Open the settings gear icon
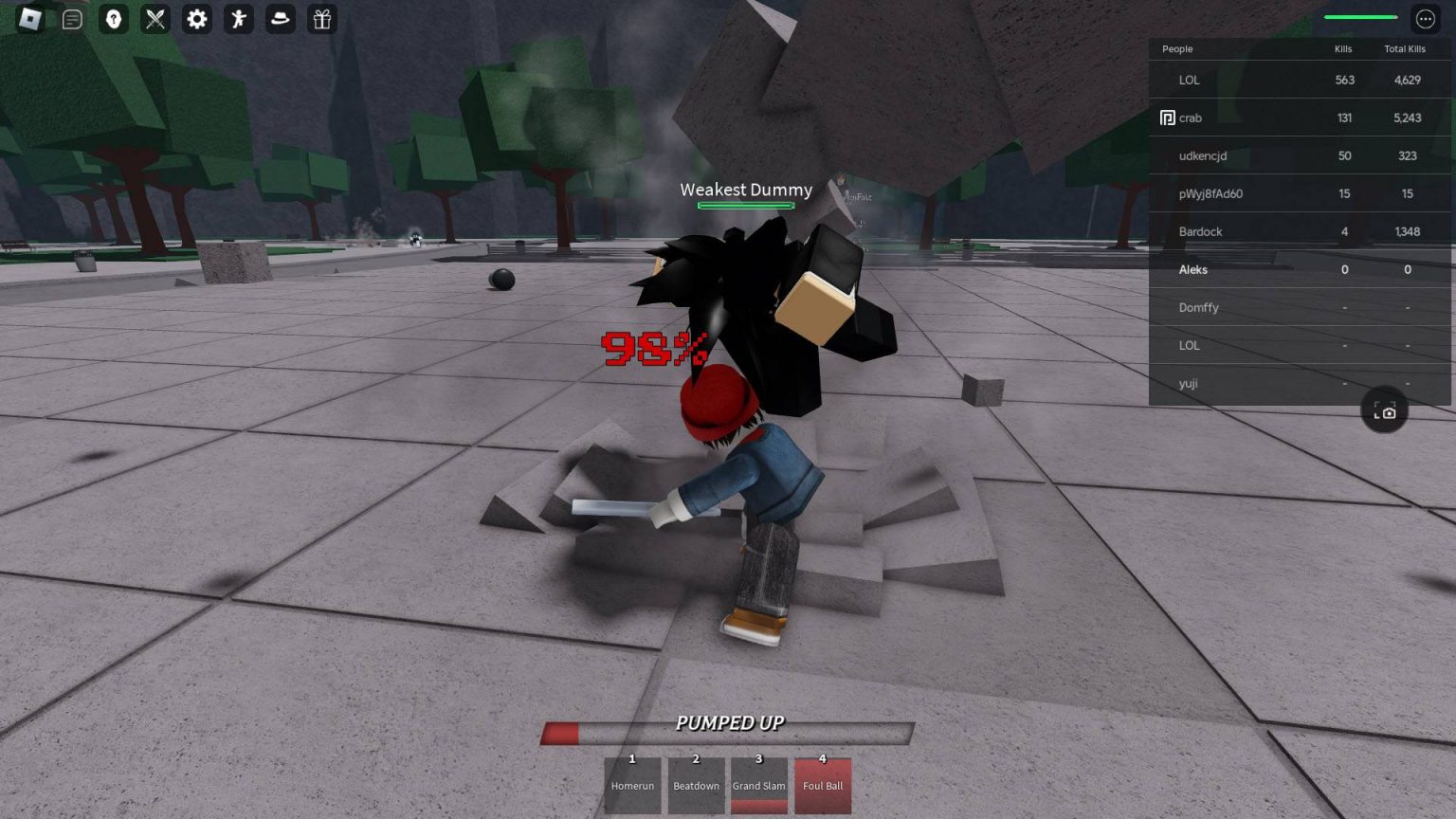The height and width of the screenshot is (819, 1456). click(196, 19)
